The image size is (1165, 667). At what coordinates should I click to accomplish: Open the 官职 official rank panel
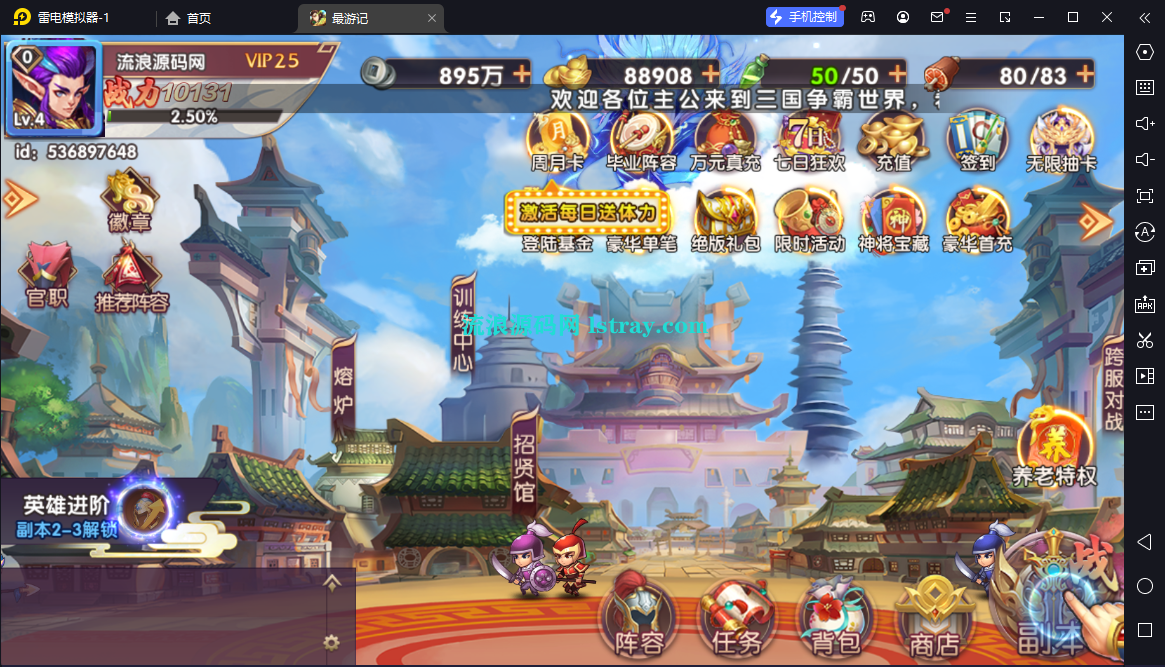pos(47,274)
